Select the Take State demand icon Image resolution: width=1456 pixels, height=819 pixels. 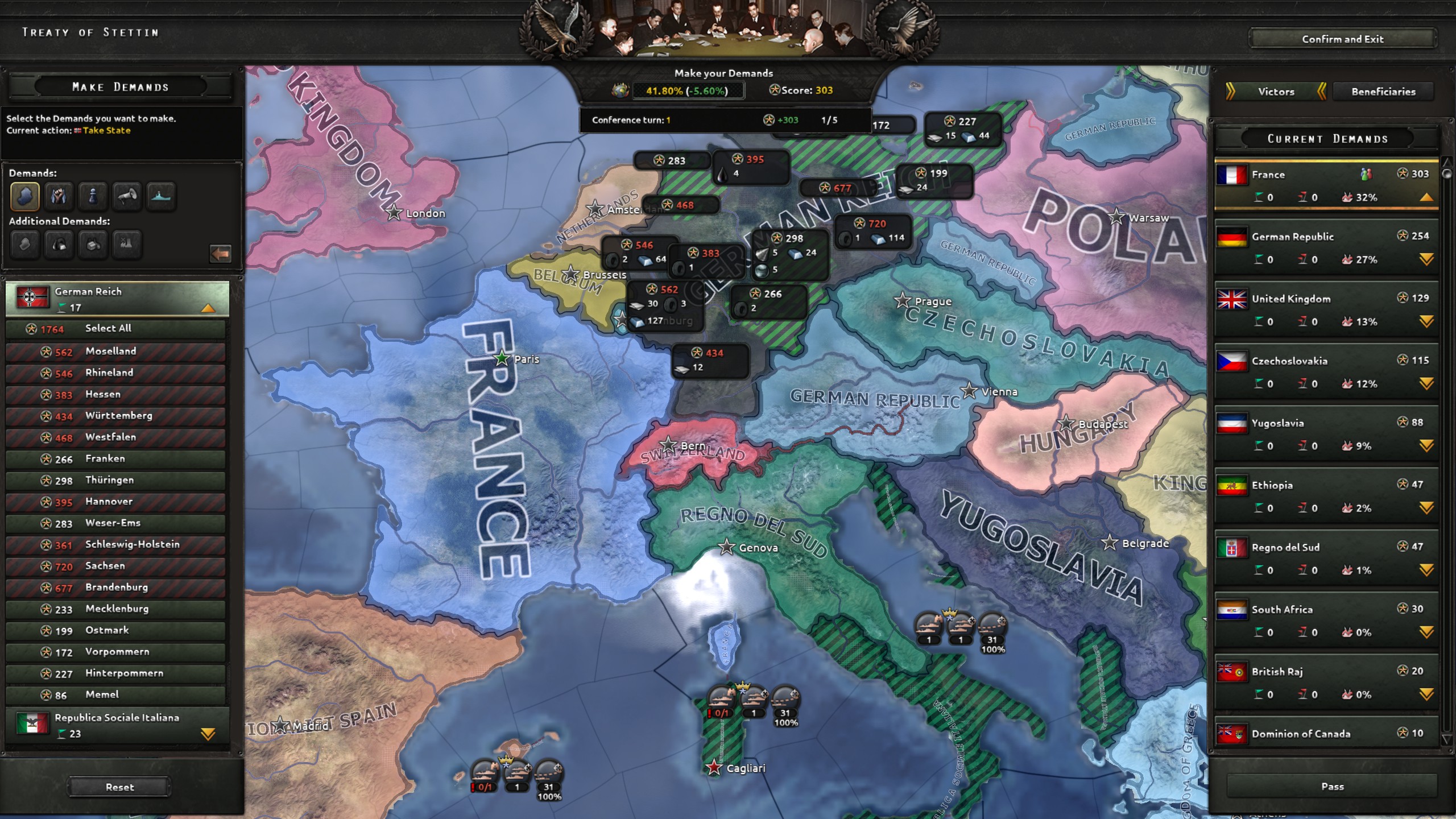click(x=24, y=196)
